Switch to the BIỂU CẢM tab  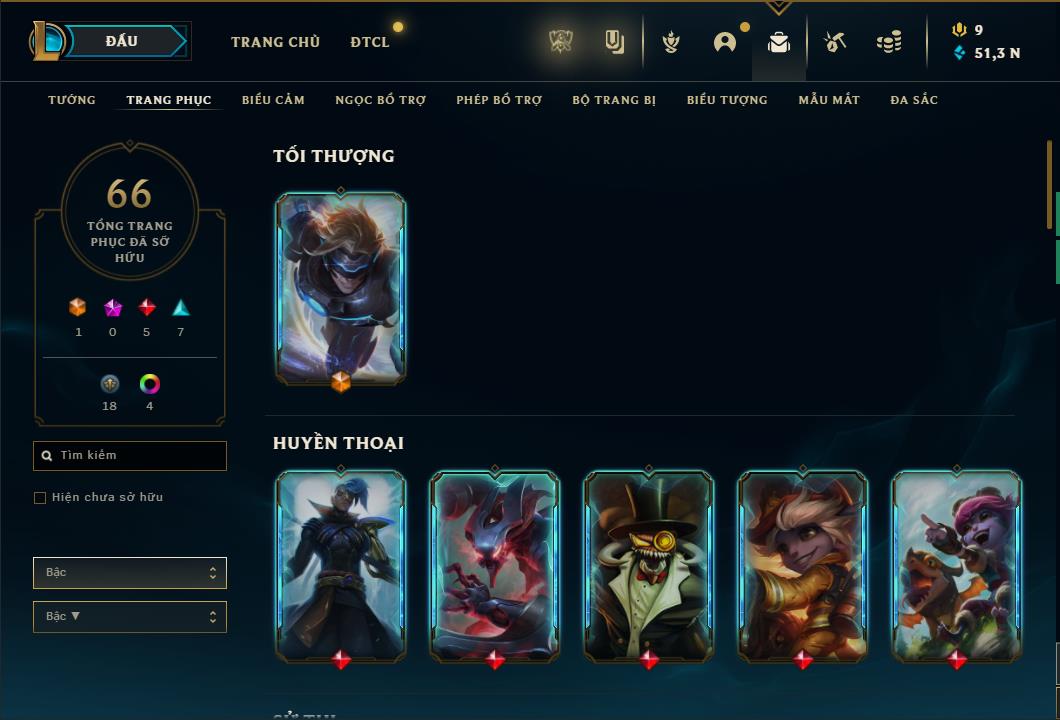tap(273, 100)
